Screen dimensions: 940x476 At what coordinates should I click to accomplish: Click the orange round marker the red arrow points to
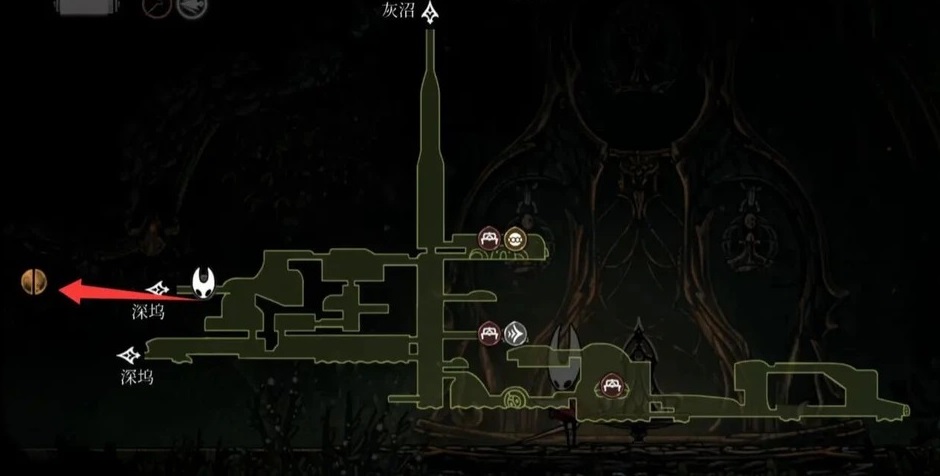[34, 283]
